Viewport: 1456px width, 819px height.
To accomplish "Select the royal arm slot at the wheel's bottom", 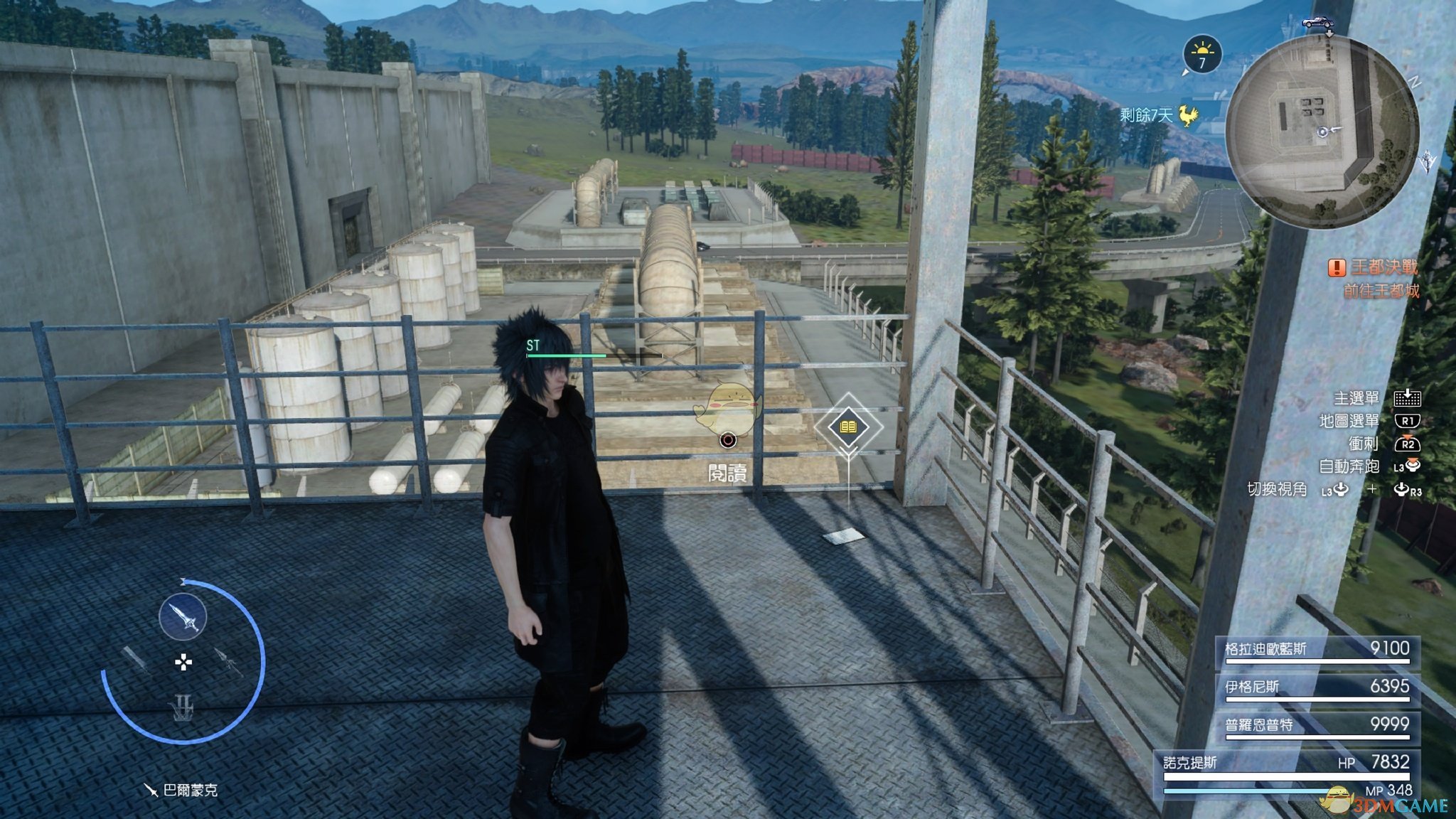I will point(183,707).
